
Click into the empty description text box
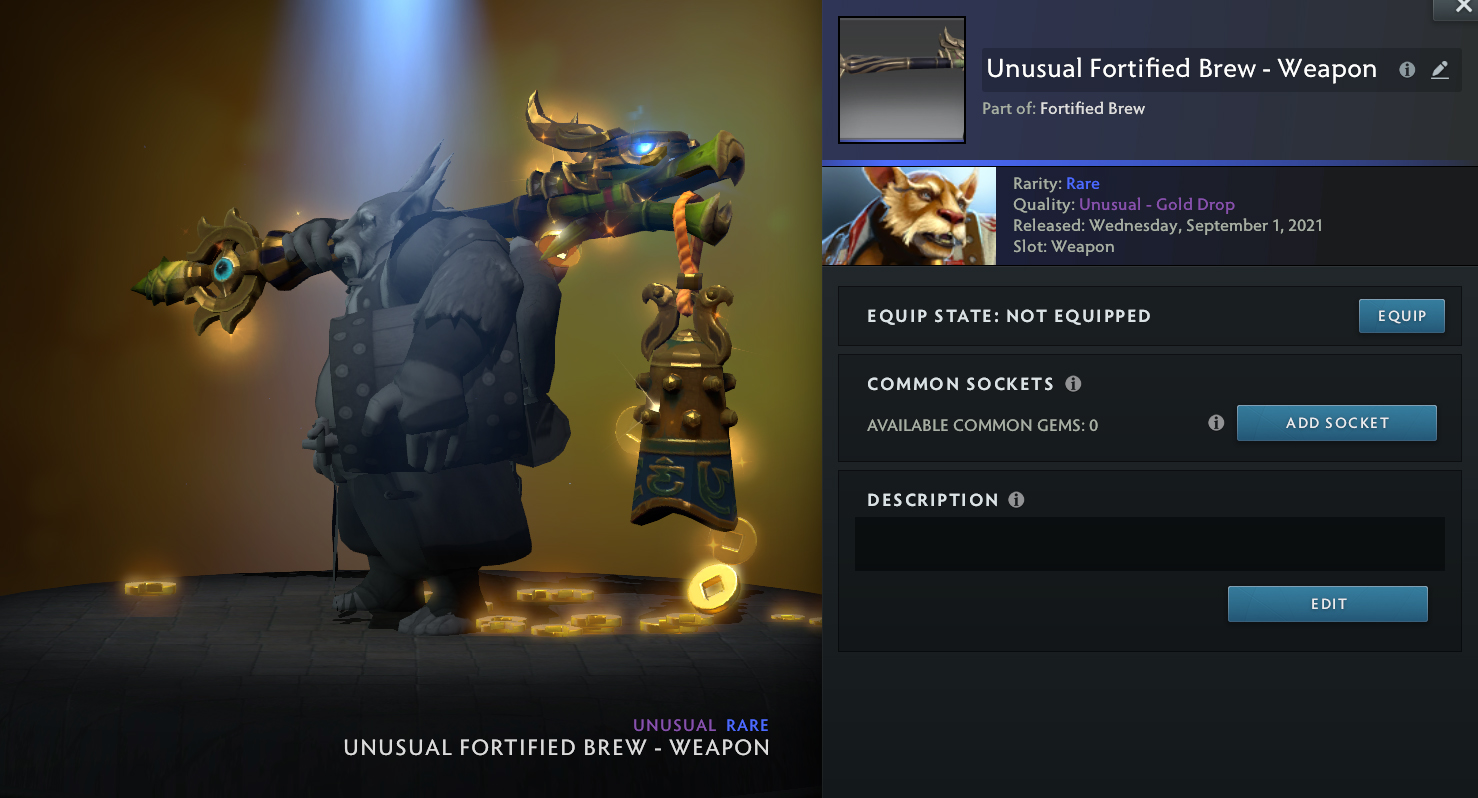pos(1149,544)
